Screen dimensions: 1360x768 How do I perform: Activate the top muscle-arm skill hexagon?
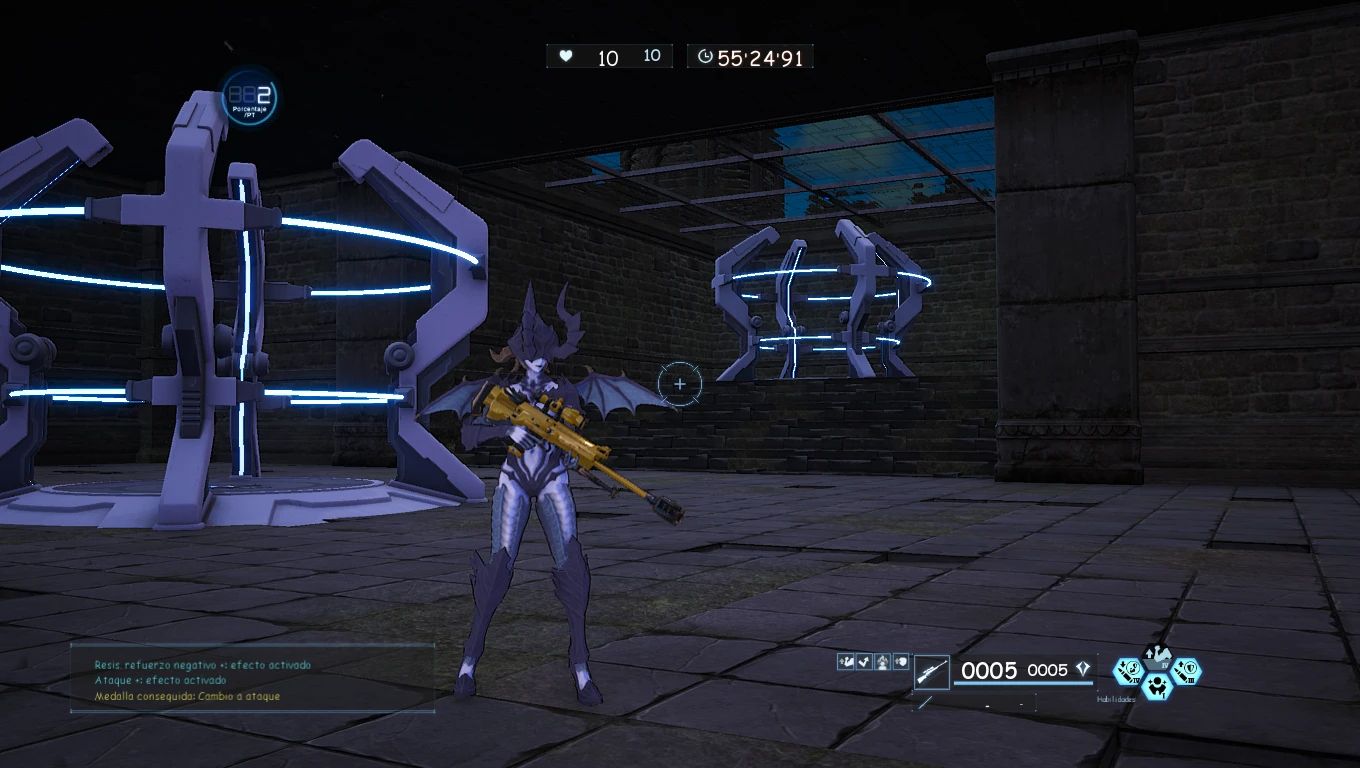click(1157, 659)
